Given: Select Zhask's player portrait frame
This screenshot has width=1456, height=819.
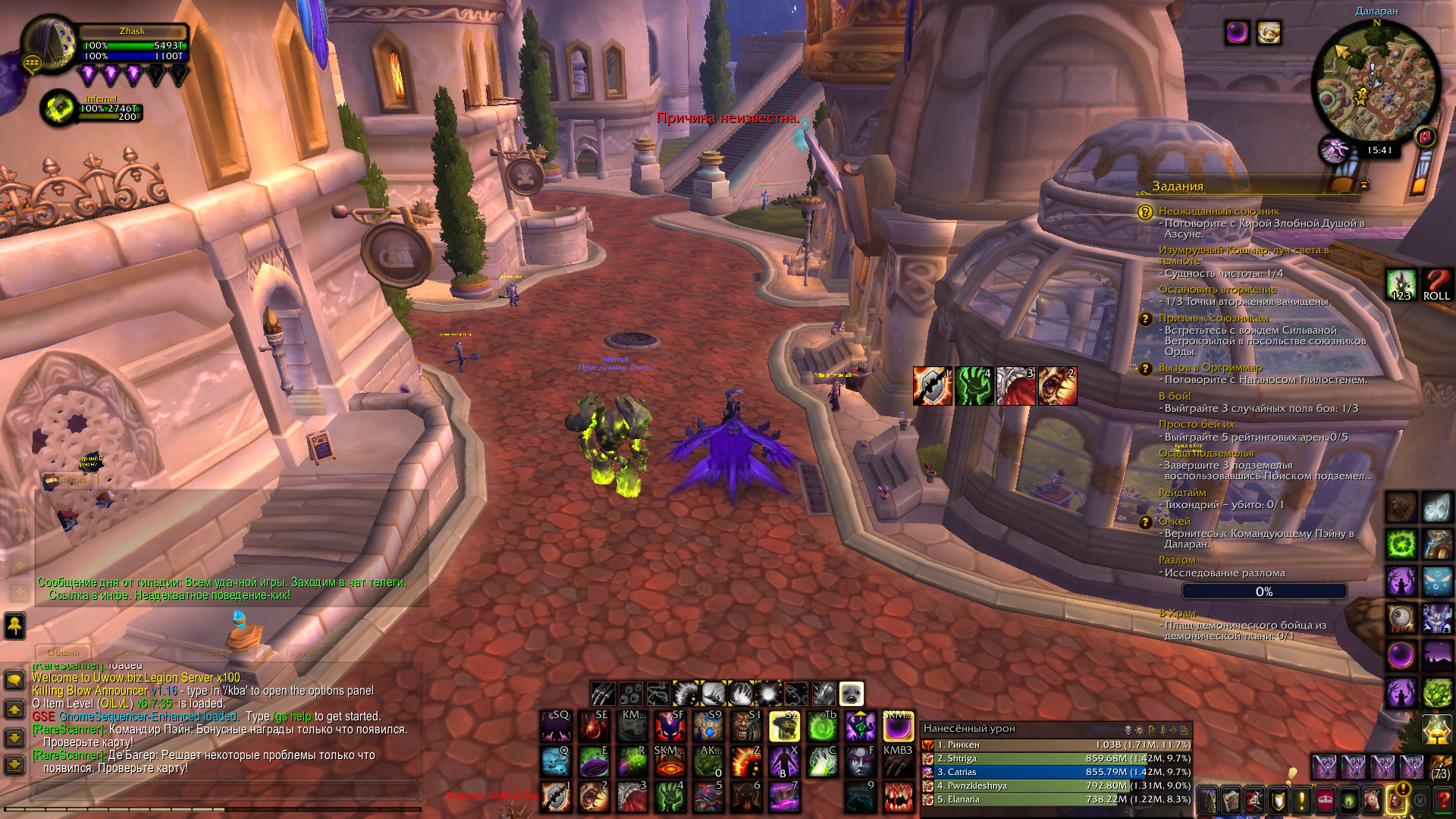Looking at the screenshot, I should click(x=49, y=44).
